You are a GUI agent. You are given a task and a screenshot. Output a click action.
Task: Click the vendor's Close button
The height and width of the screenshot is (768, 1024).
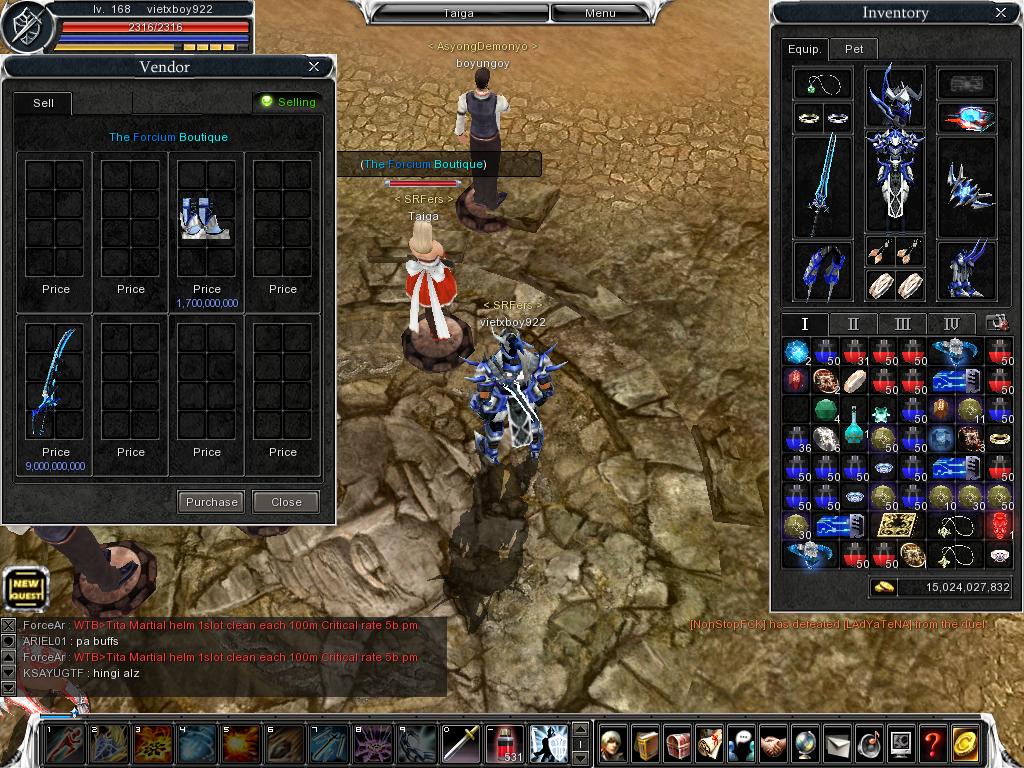tap(286, 502)
